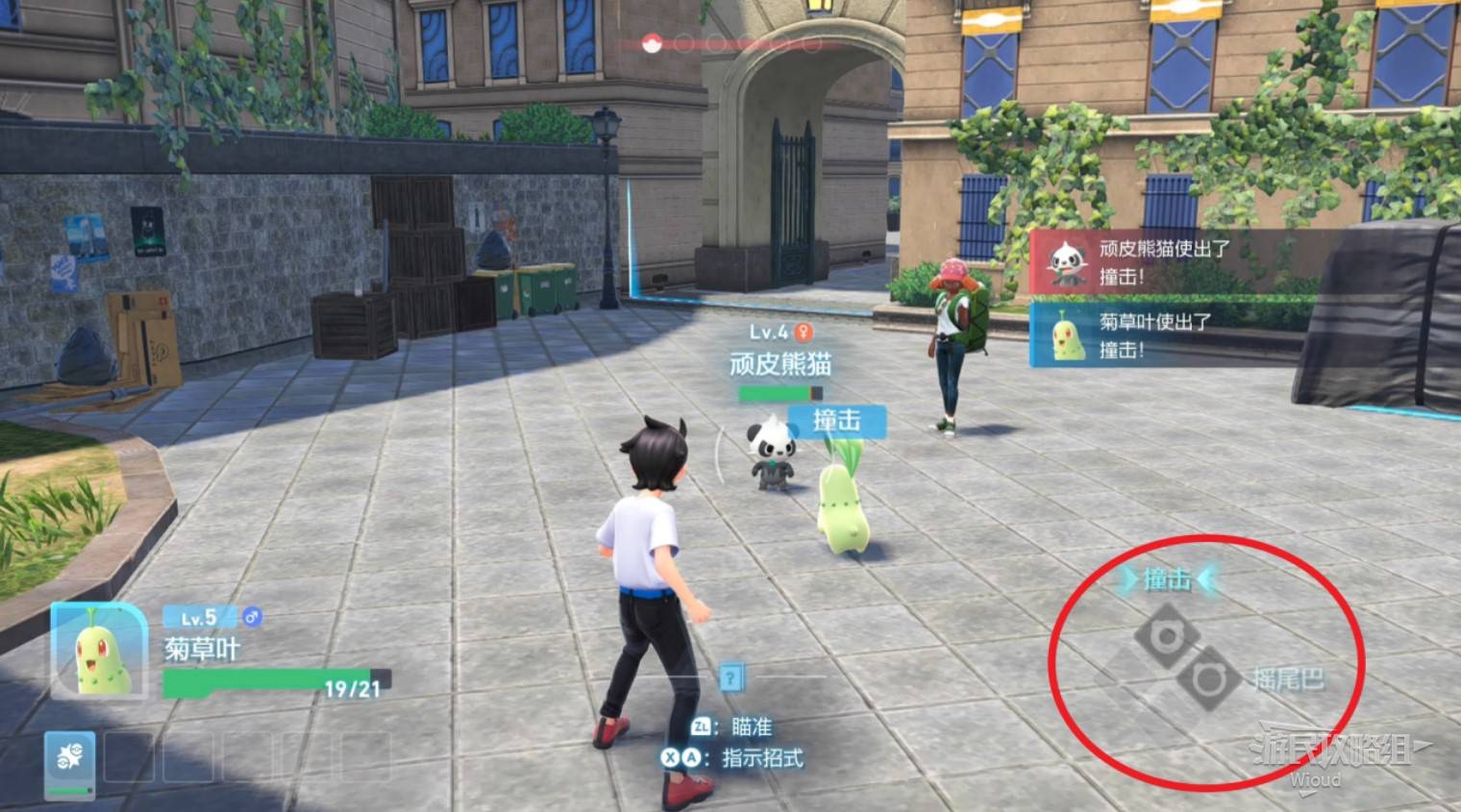Open the question mark help icon
This screenshot has height=812, width=1461.
(x=730, y=677)
